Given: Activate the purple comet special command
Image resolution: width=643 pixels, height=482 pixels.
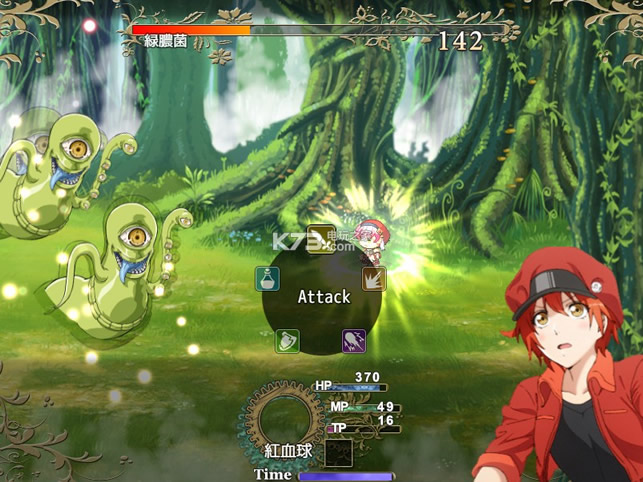Looking at the screenshot, I should pos(354,341).
